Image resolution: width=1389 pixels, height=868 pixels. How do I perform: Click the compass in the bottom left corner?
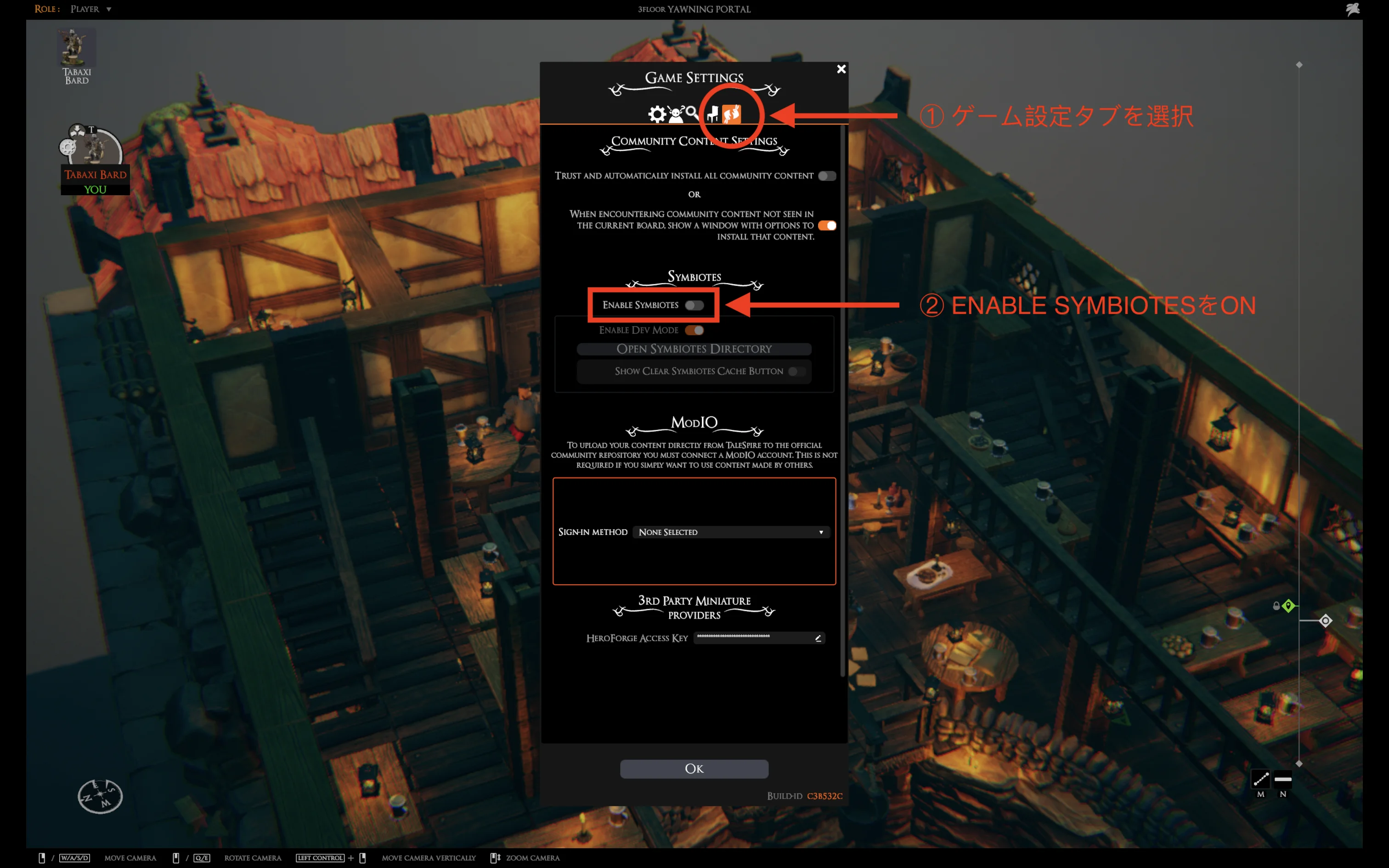[101, 795]
